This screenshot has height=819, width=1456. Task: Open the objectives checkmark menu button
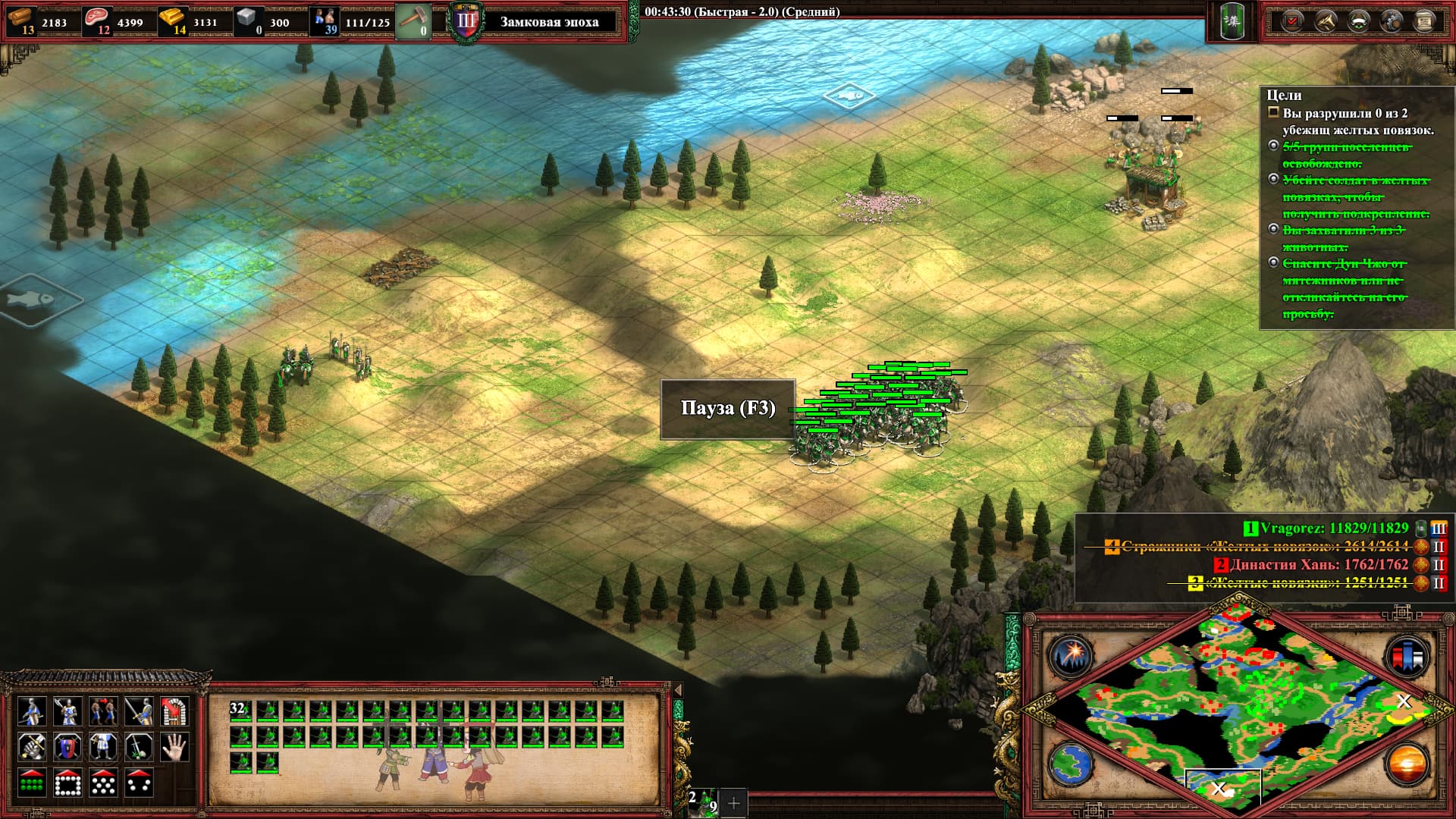[x=1292, y=21]
